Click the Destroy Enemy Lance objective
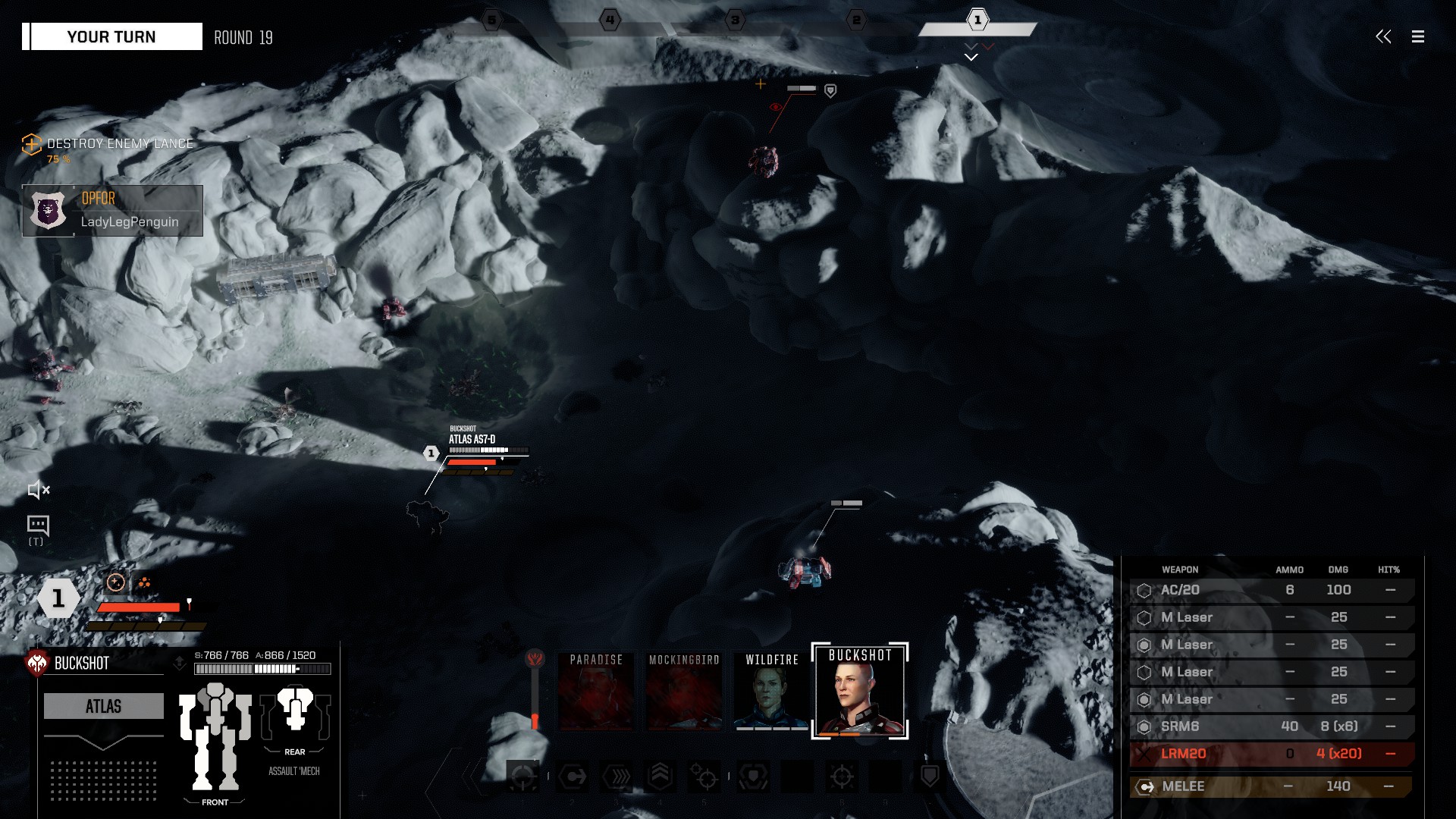 click(x=119, y=144)
